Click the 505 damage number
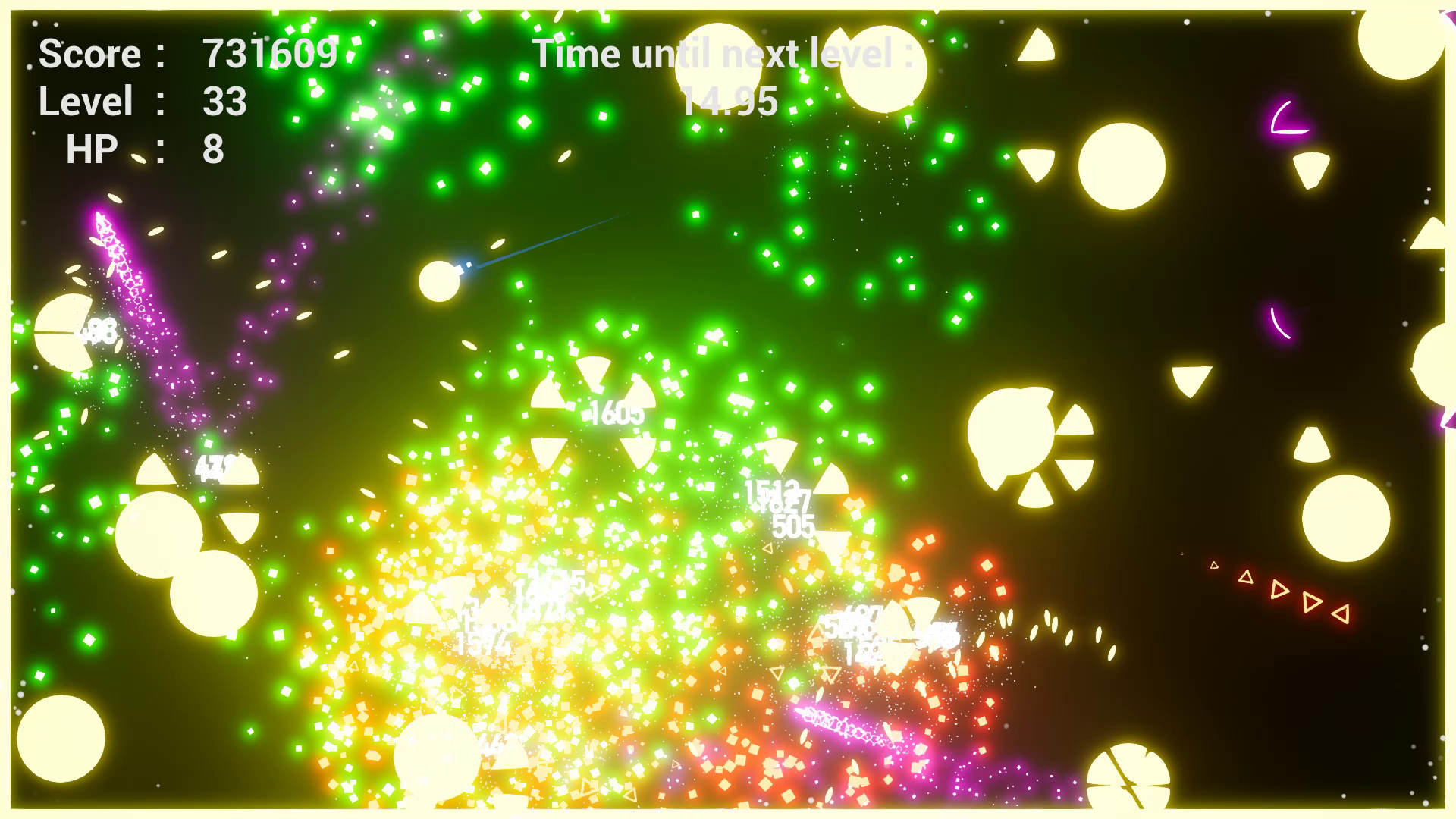 [793, 523]
